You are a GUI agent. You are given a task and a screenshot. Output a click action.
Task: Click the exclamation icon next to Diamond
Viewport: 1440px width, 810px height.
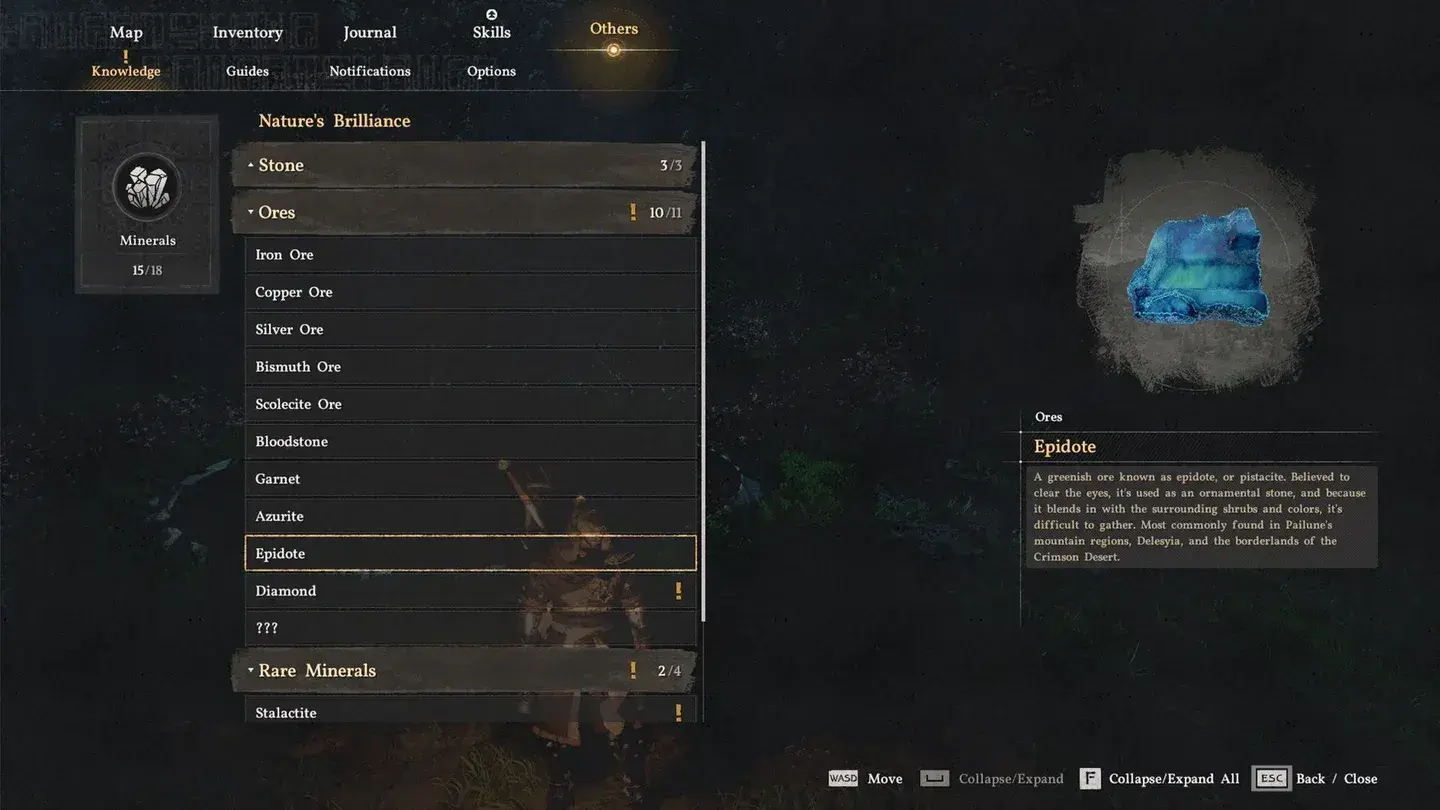[x=679, y=590]
